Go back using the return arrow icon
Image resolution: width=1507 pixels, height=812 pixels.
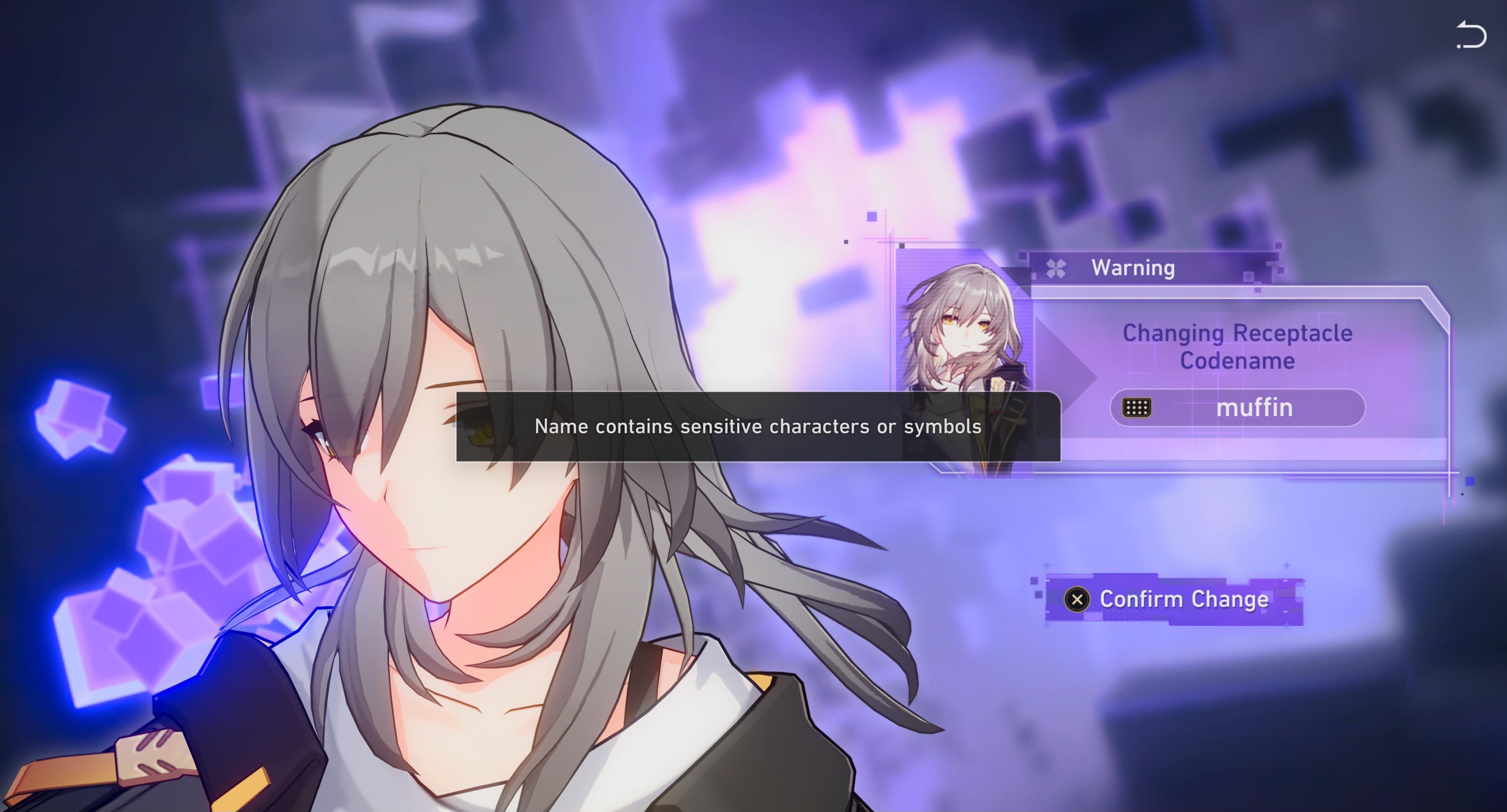(1471, 35)
